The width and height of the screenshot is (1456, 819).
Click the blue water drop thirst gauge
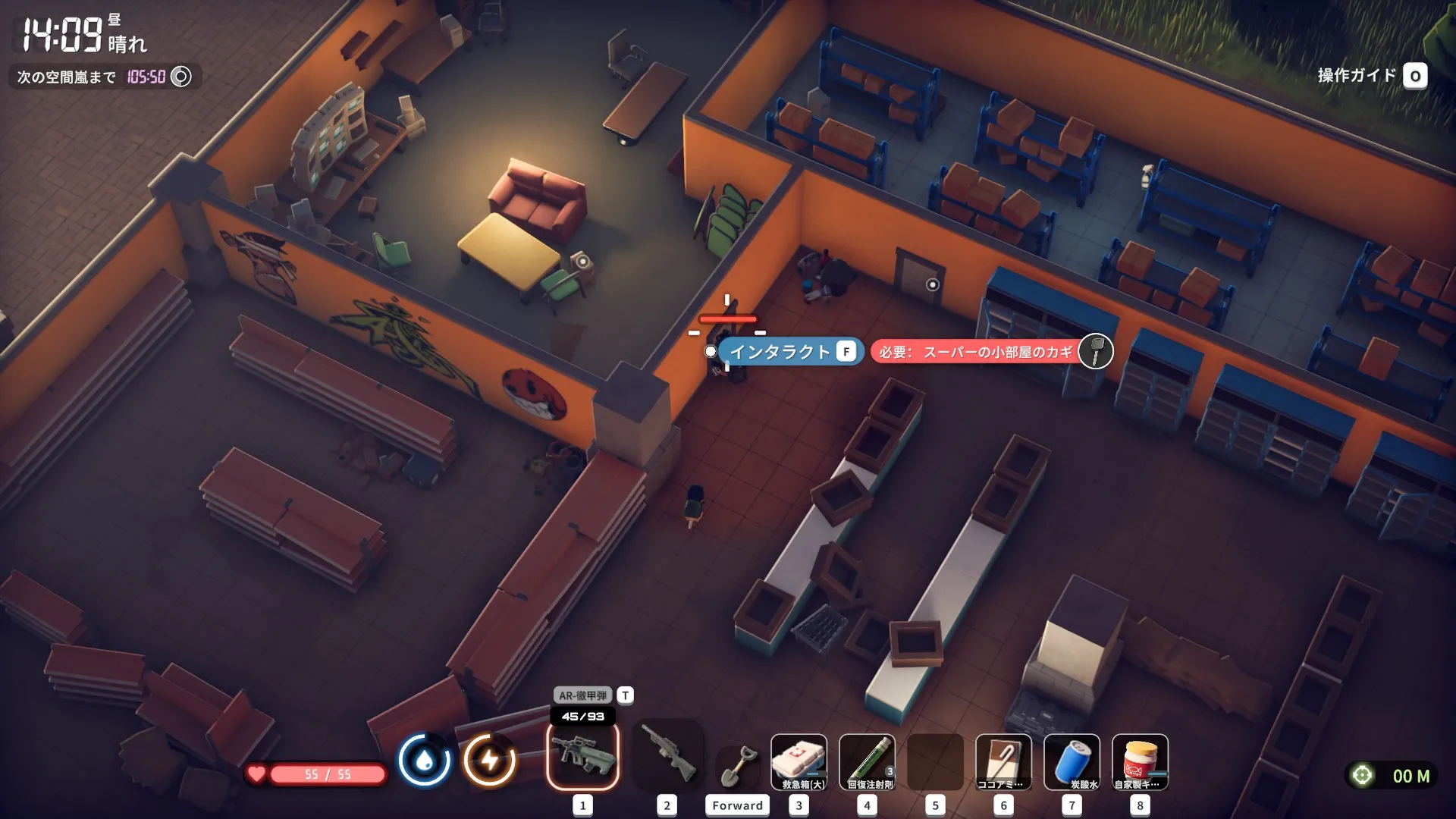[424, 760]
